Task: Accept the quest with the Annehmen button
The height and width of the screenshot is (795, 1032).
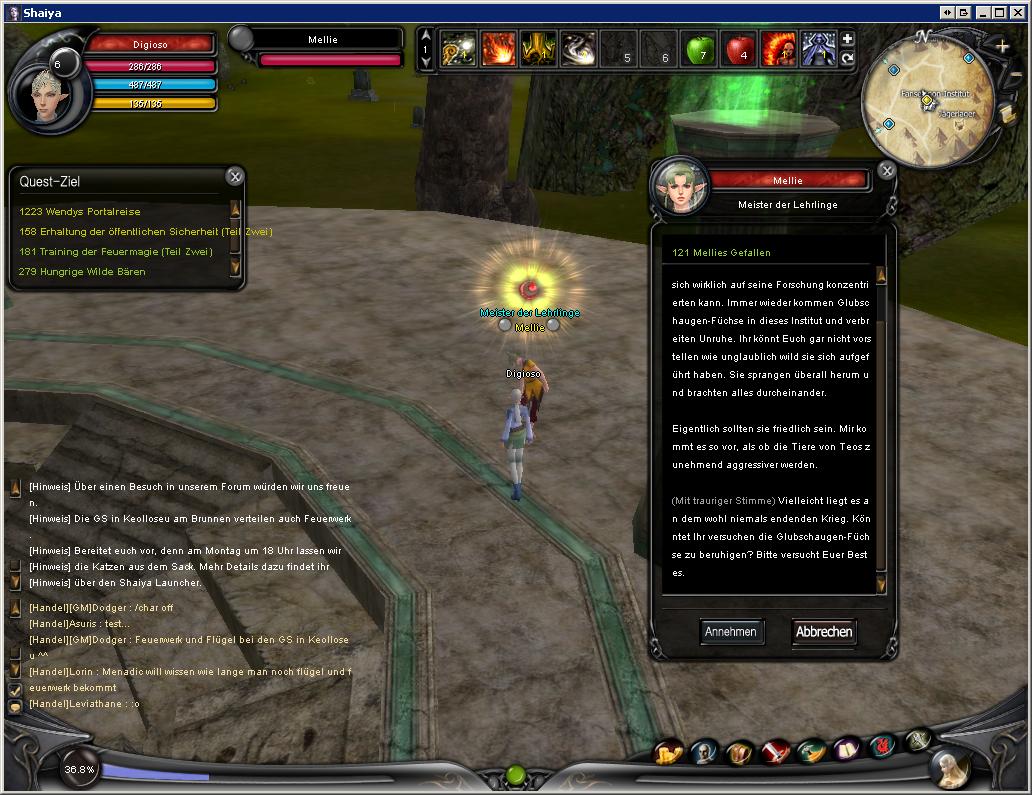Action: [730, 631]
